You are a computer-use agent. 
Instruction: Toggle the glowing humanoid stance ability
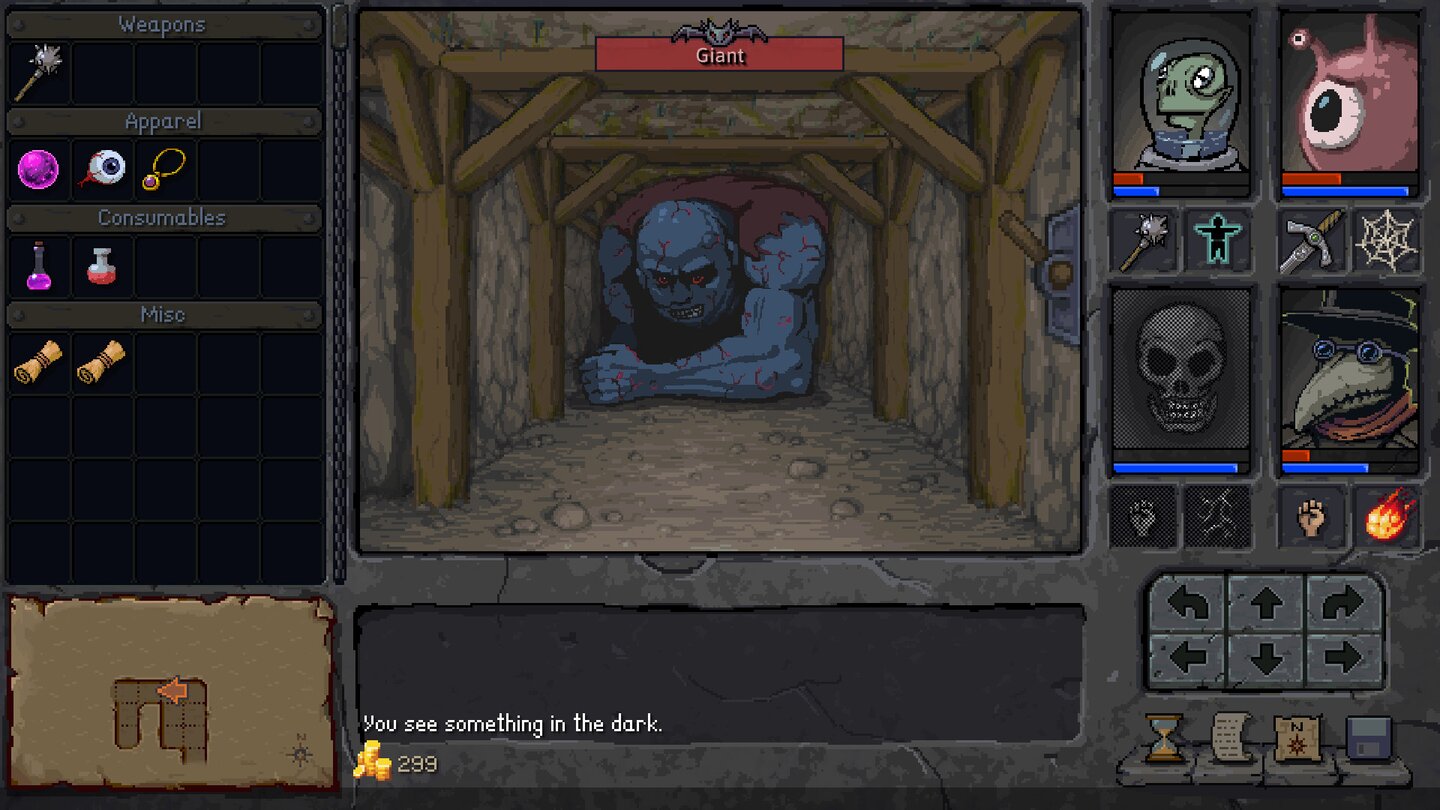tap(1216, 240)
